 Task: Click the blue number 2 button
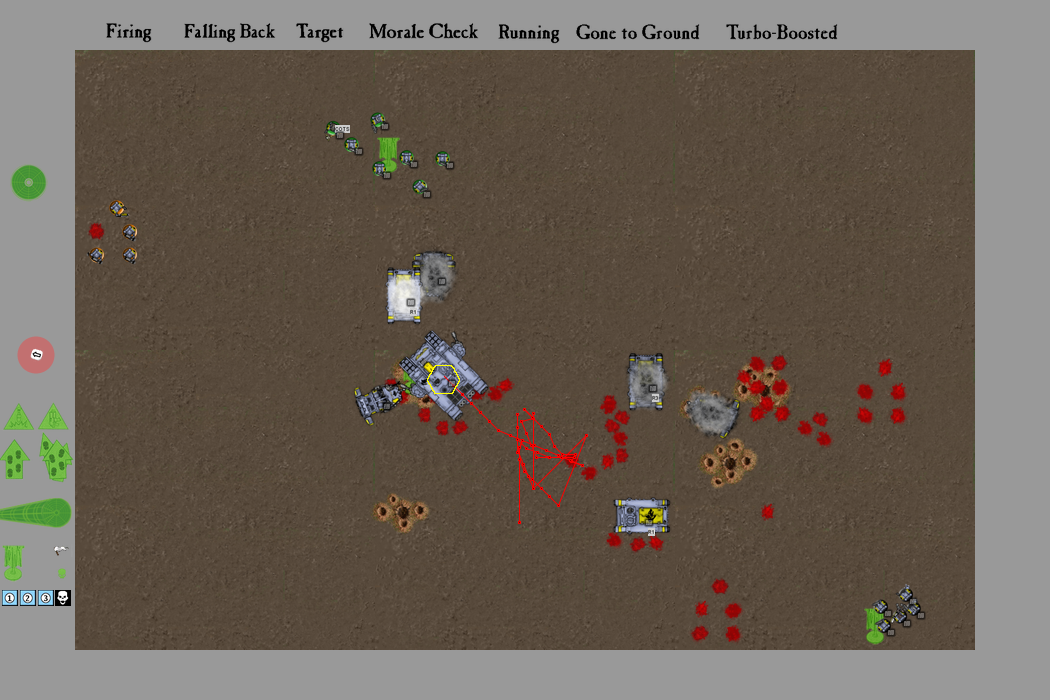tap(28, 598)
